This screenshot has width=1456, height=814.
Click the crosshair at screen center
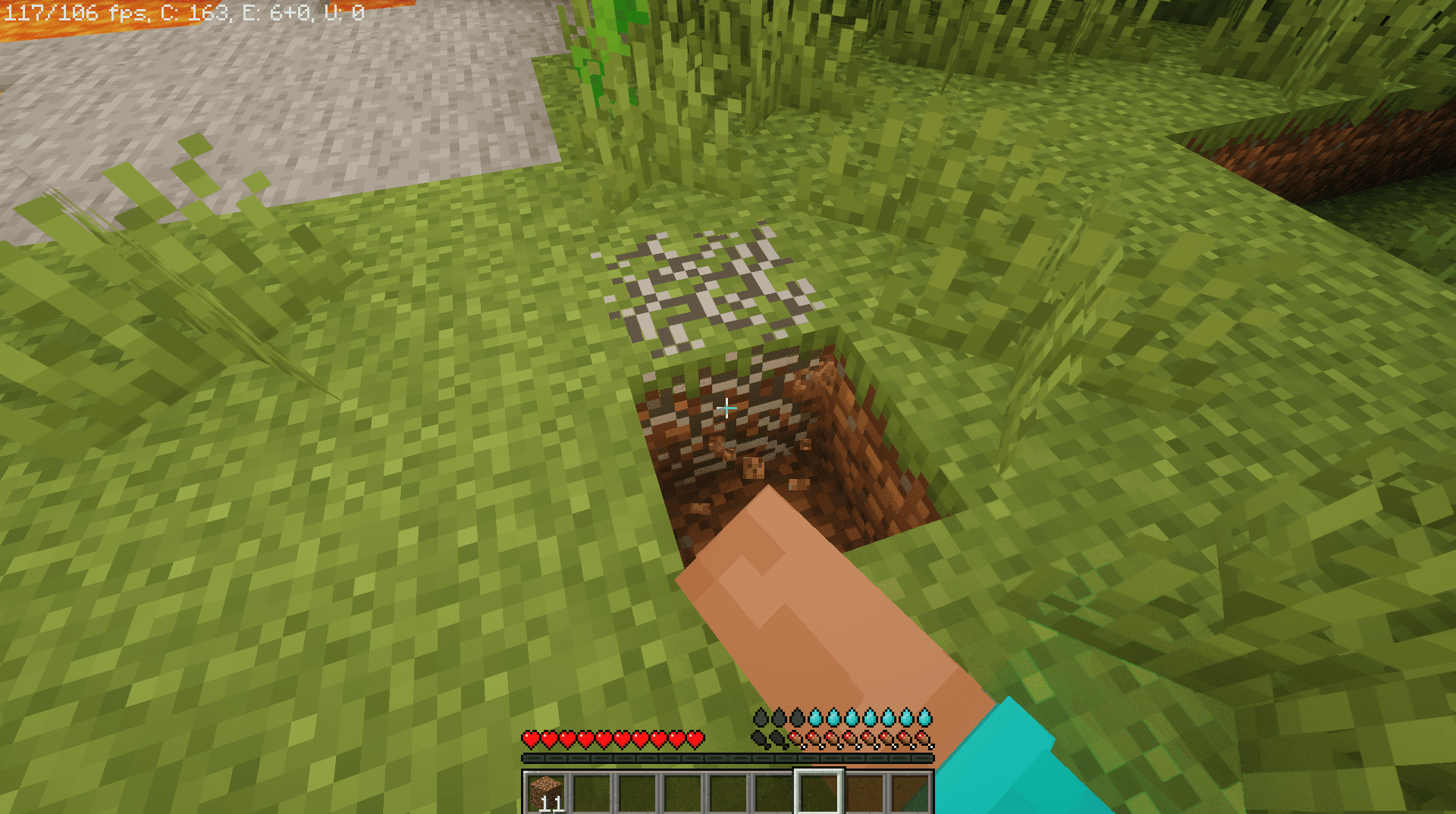tap(726, 407)
